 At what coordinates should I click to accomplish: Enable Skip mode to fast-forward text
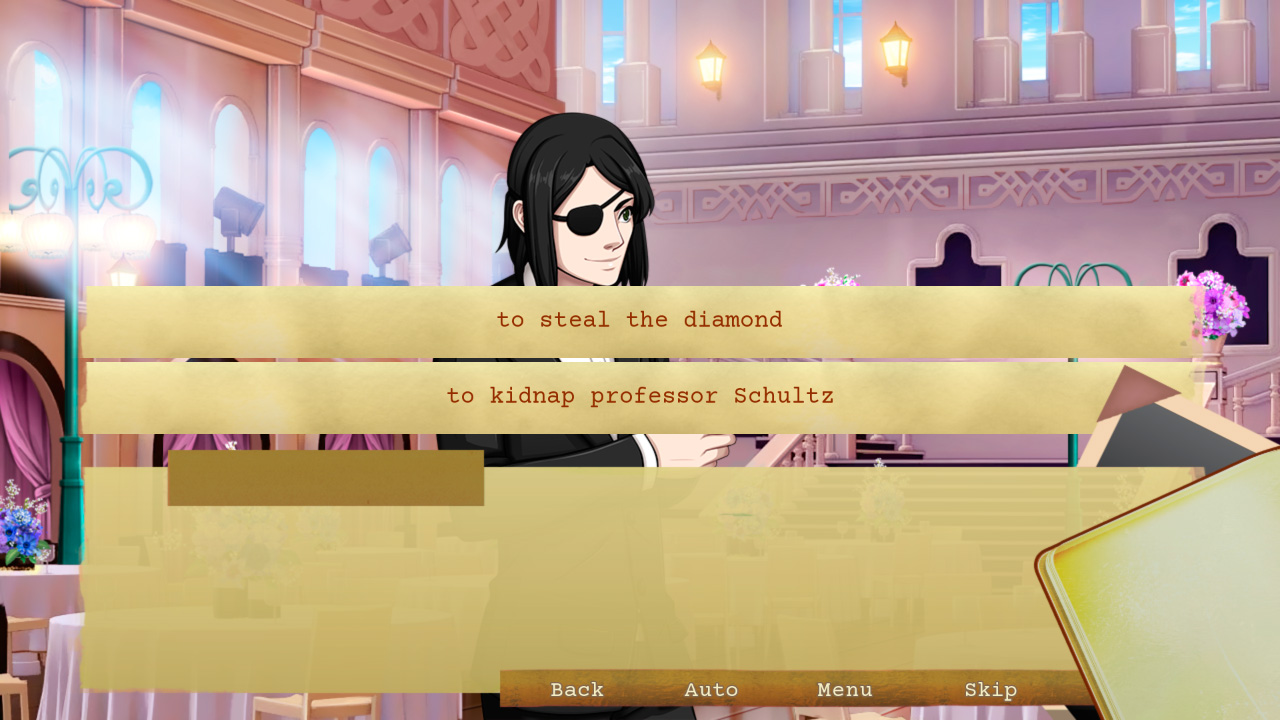click(x=991, y=689)
